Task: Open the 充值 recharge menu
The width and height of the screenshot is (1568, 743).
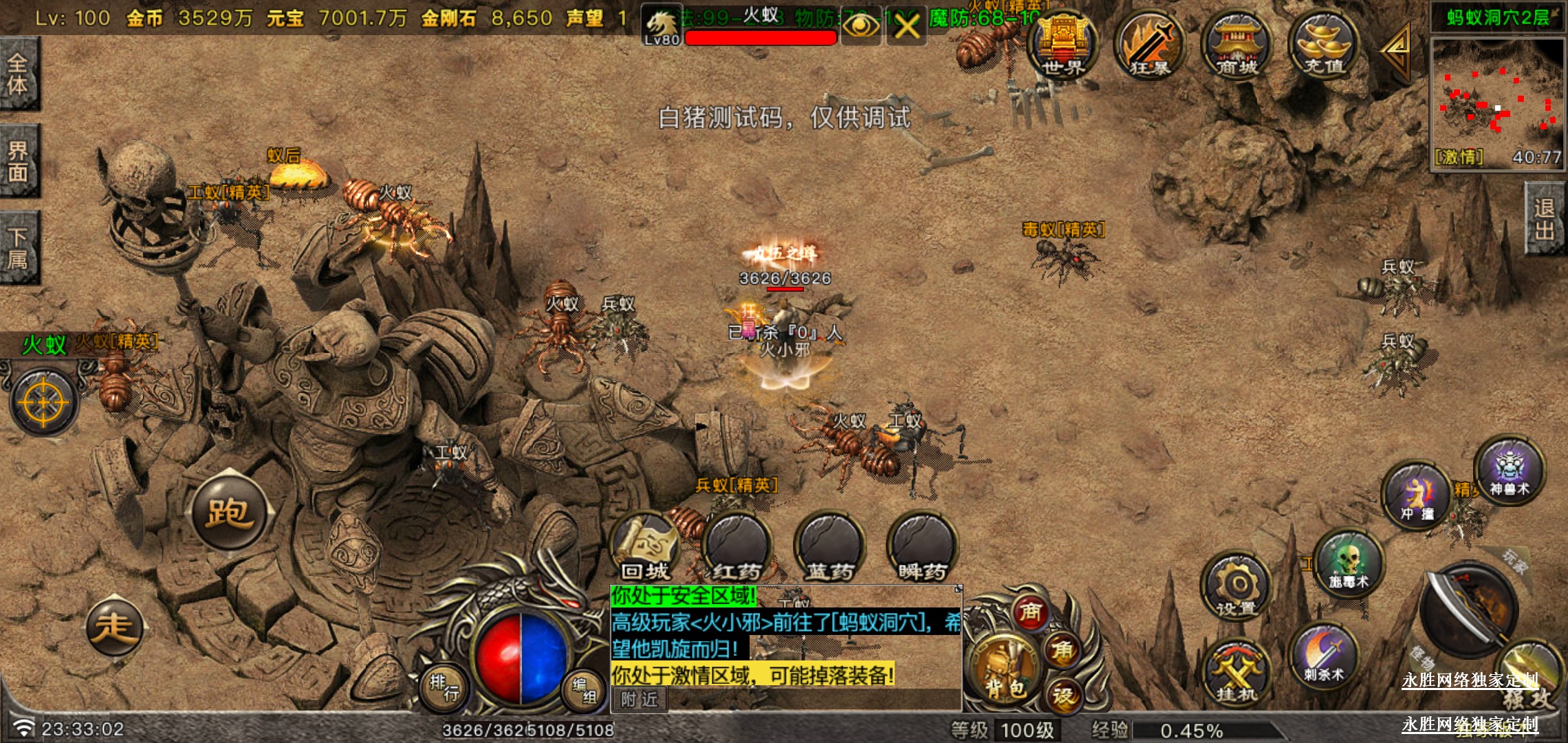Action: pyautogui.click(x=1323, y=45)
